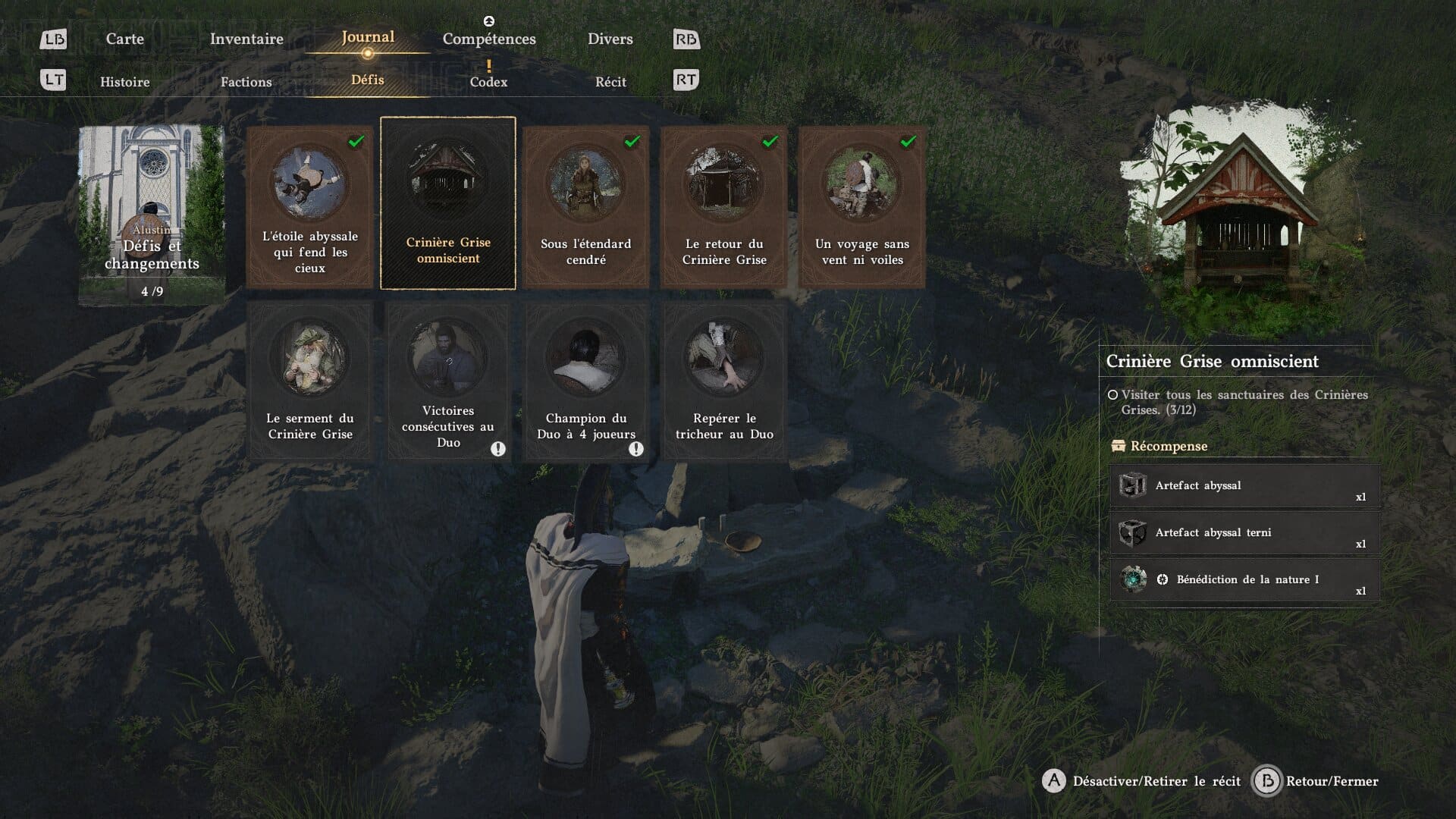1456x819 pixels.
Task: Pick the Le retour du Crinière Grise card
Action: pyautogui.click(x=723, y=206)
